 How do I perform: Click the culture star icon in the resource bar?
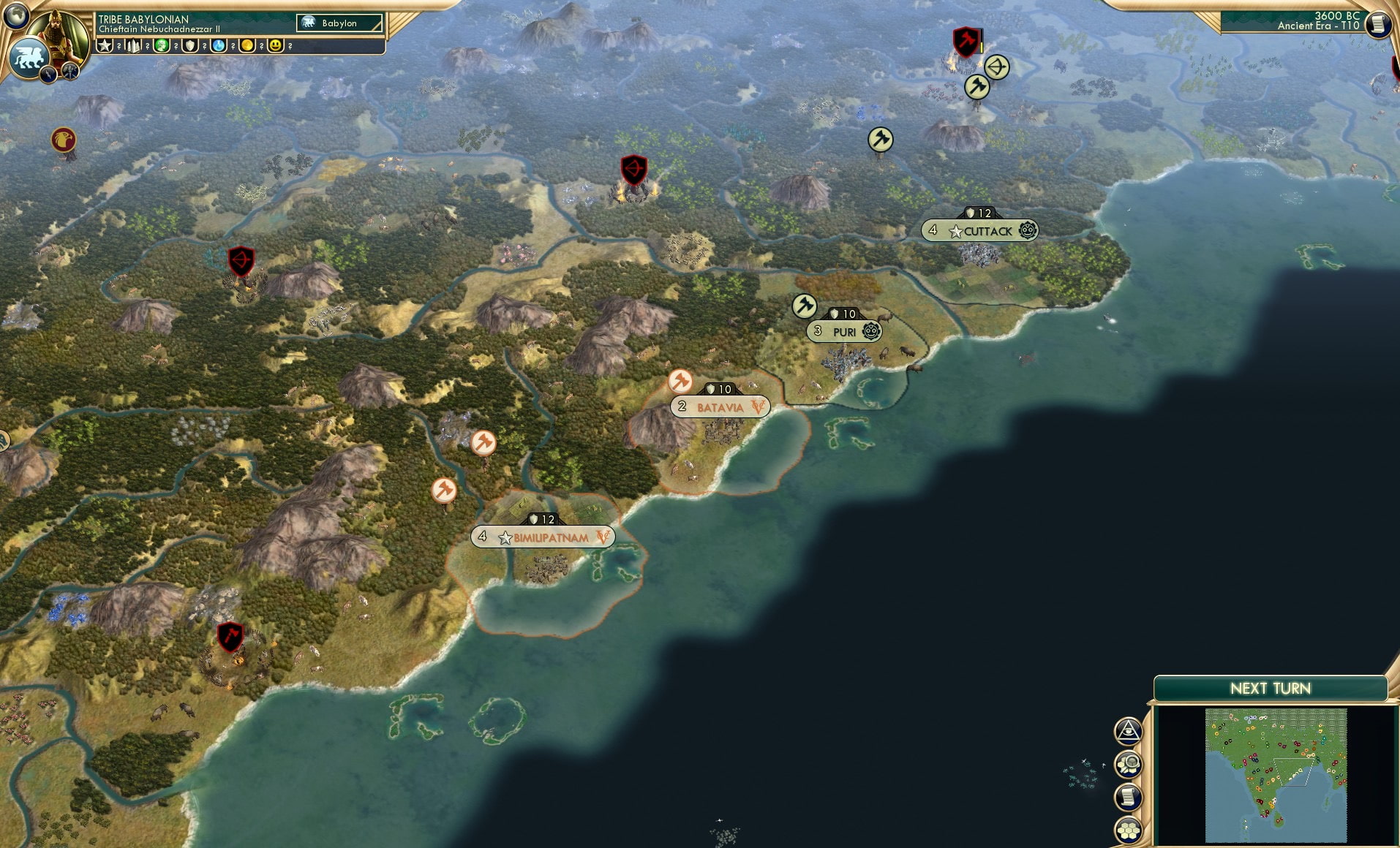pos(105,45)
